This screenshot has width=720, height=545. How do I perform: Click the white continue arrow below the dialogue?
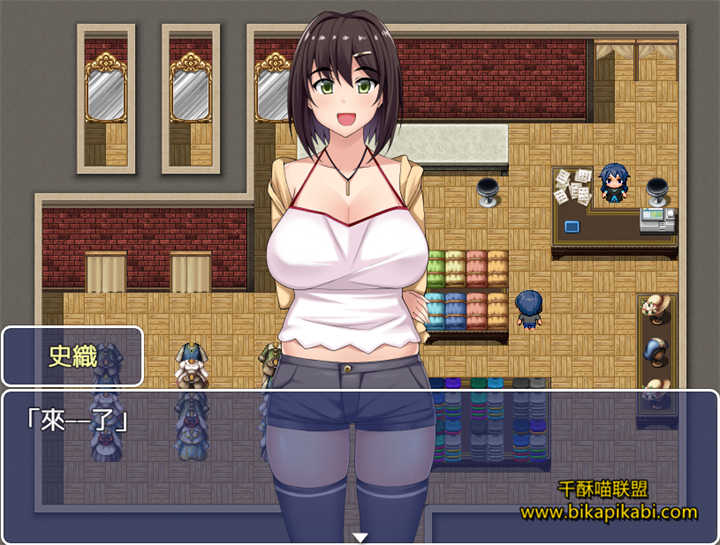pyautogui.click(x=360, y=537)
